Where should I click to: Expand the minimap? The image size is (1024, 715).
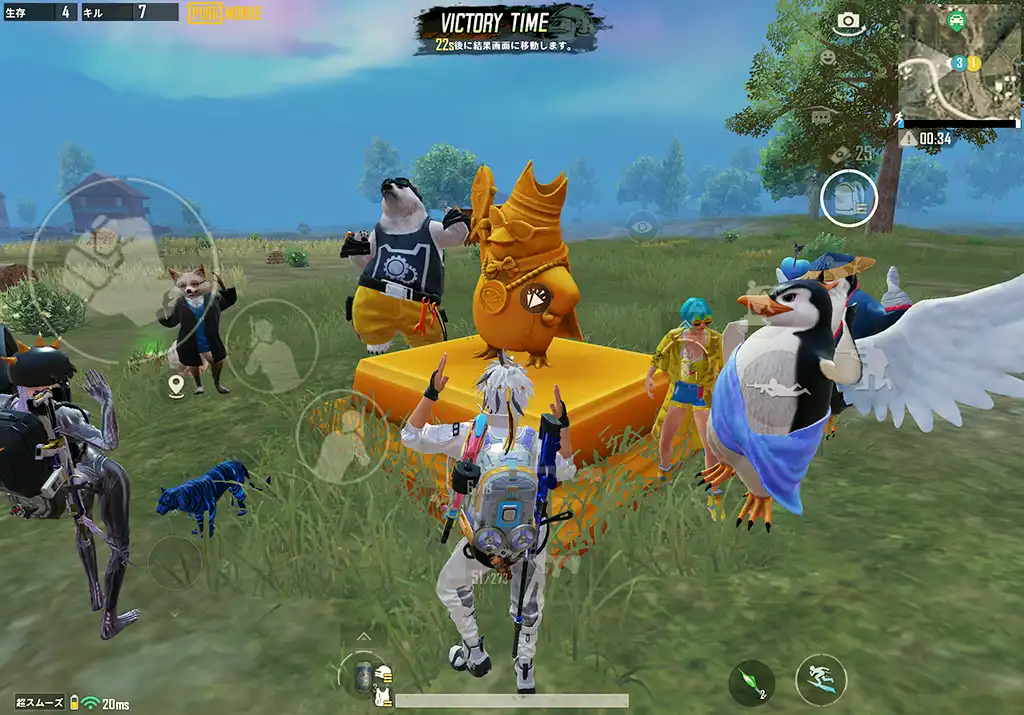pos(958,61)
